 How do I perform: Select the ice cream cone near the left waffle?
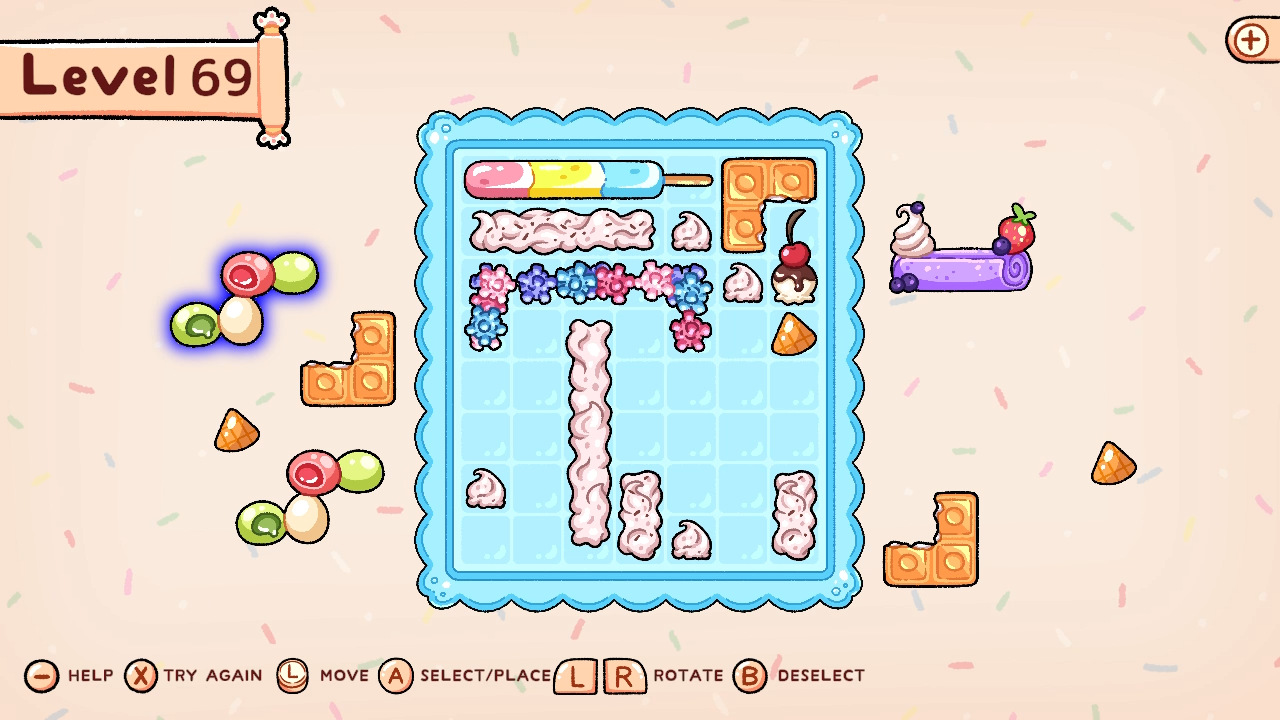click(x=235, y=430)
